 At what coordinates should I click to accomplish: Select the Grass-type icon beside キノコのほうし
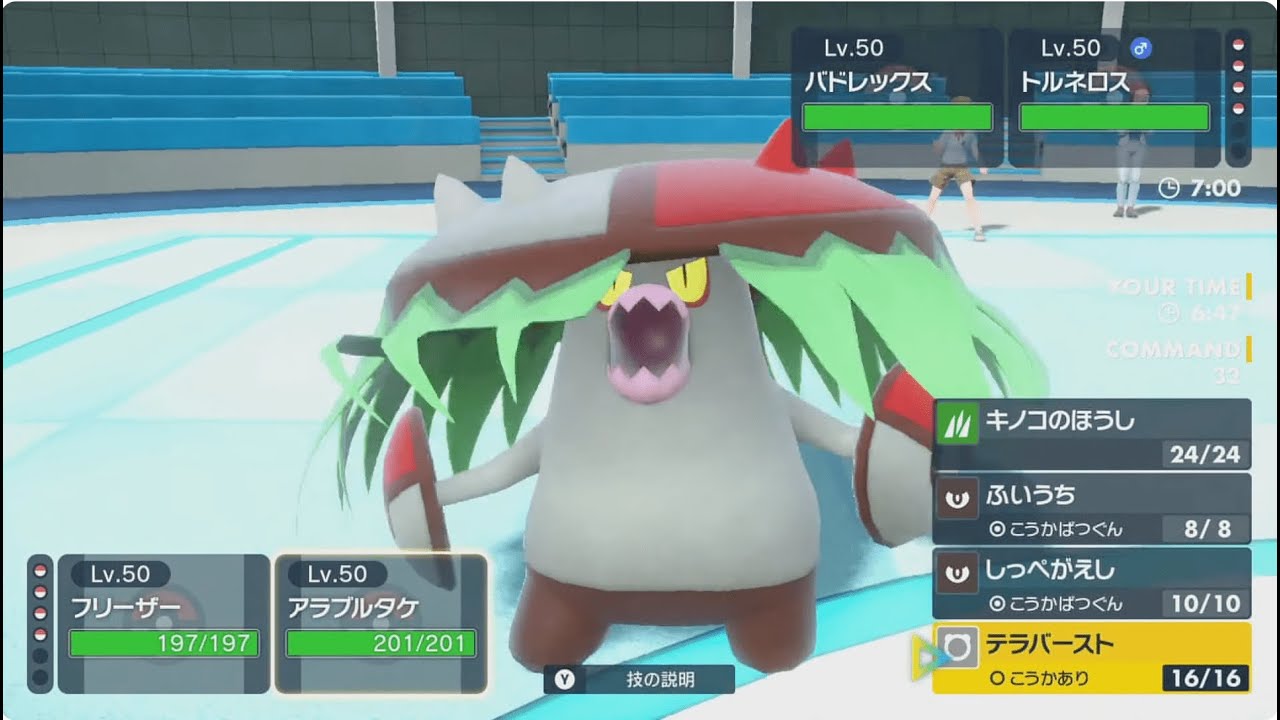[x=957, y=421]
